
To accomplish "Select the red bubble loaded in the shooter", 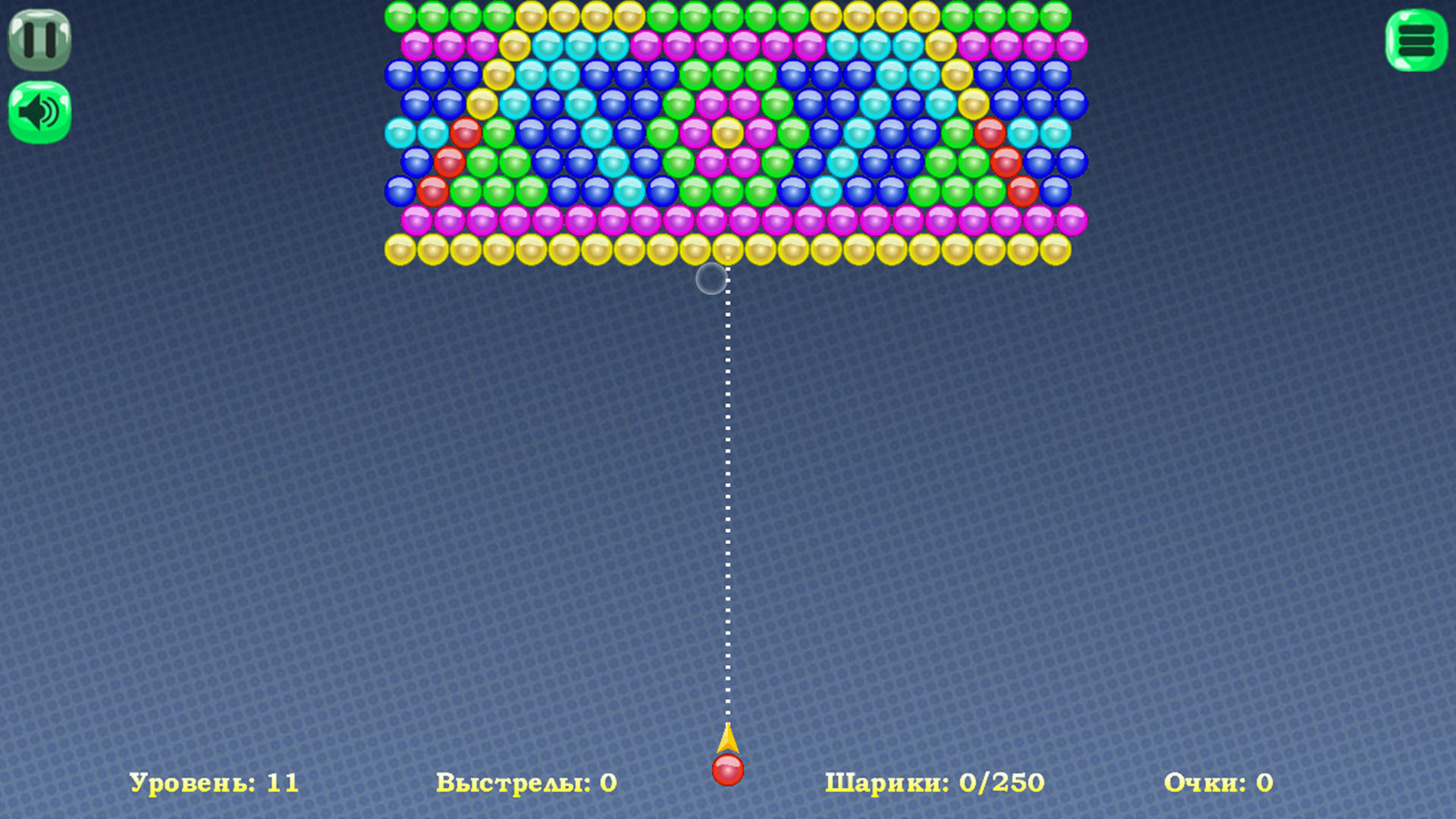I will click(728, 769).
